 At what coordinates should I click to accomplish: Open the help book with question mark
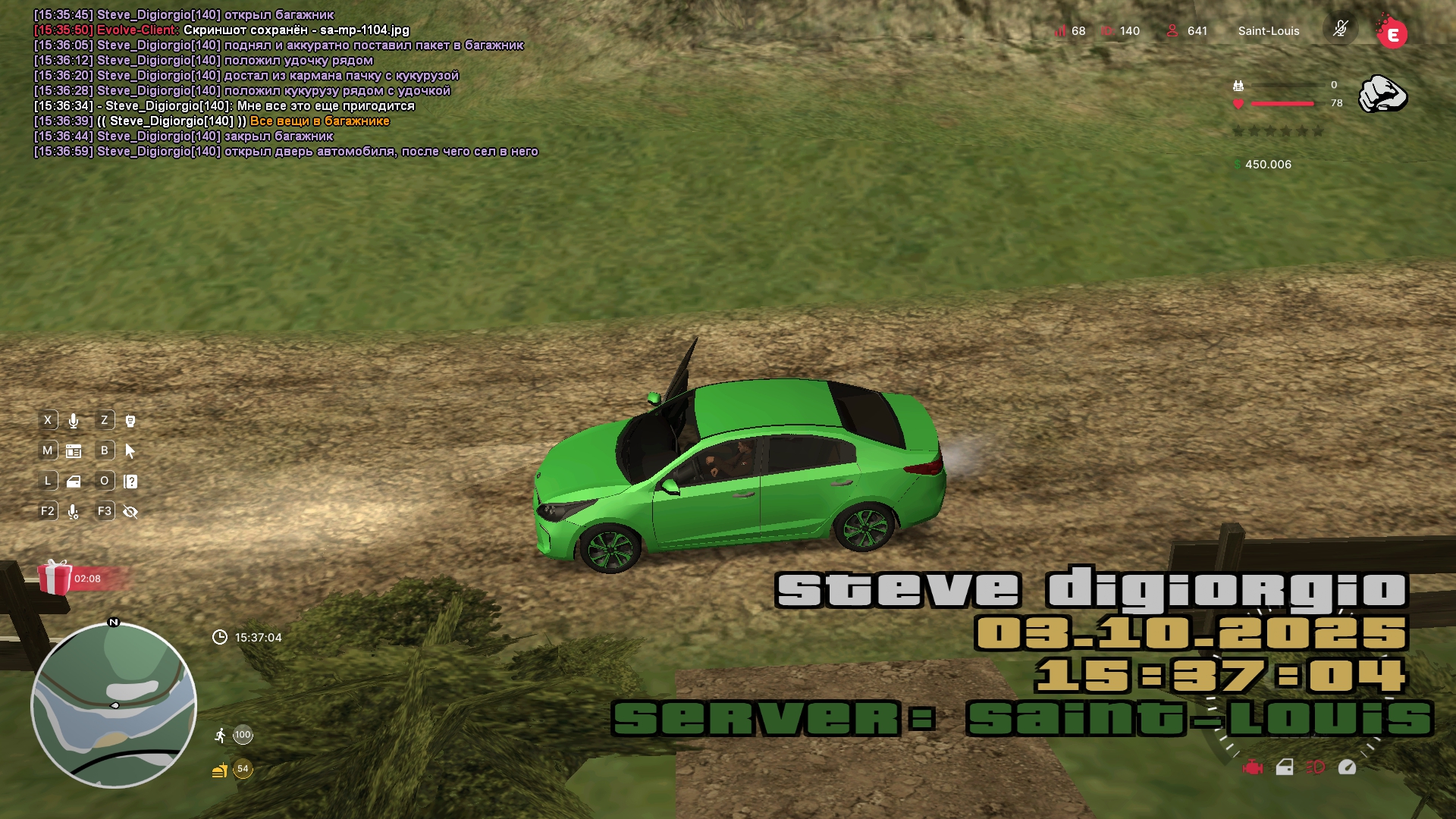[x=130, y=482]
